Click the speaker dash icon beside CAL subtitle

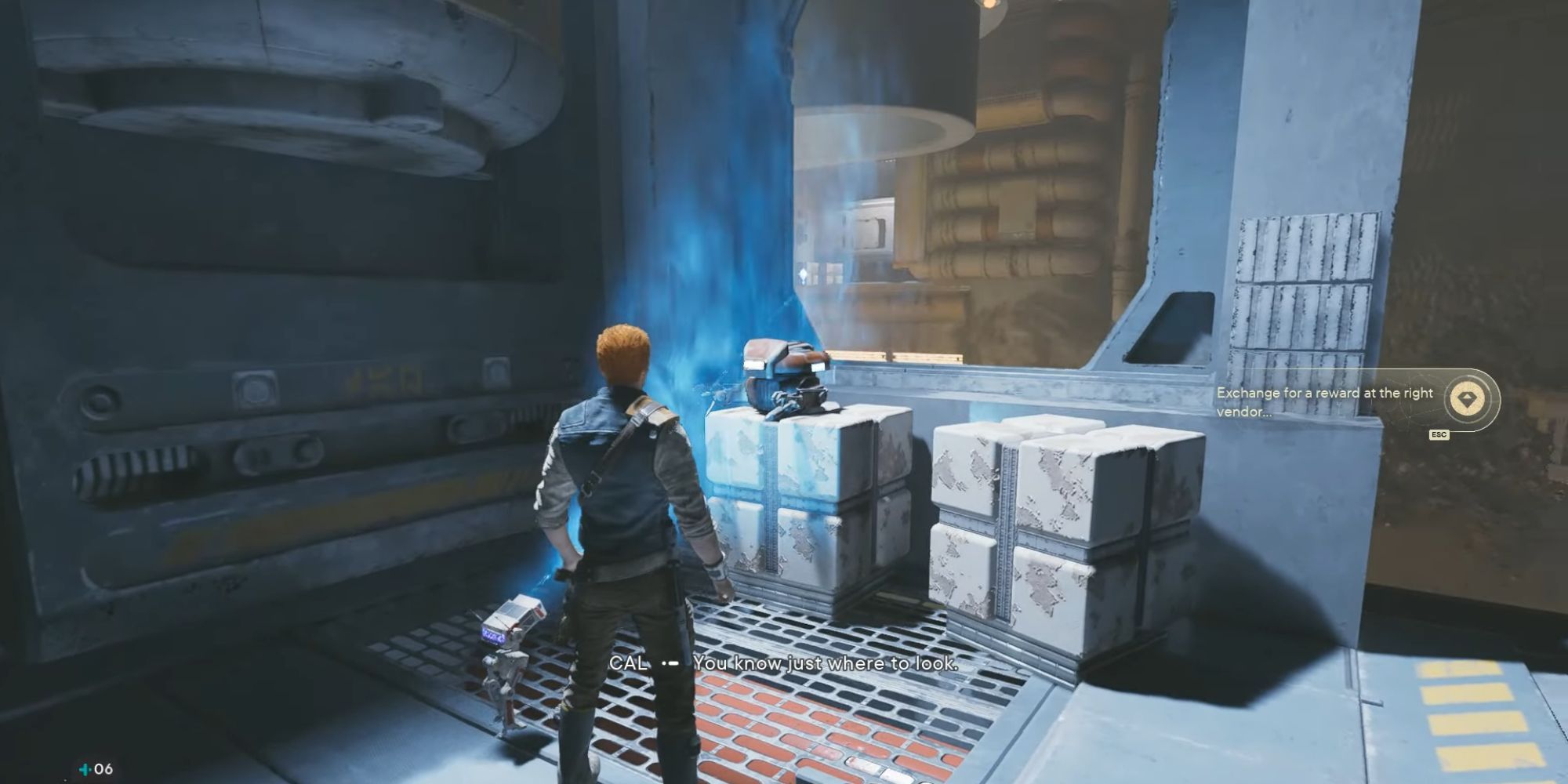click(x=670, y=664)
